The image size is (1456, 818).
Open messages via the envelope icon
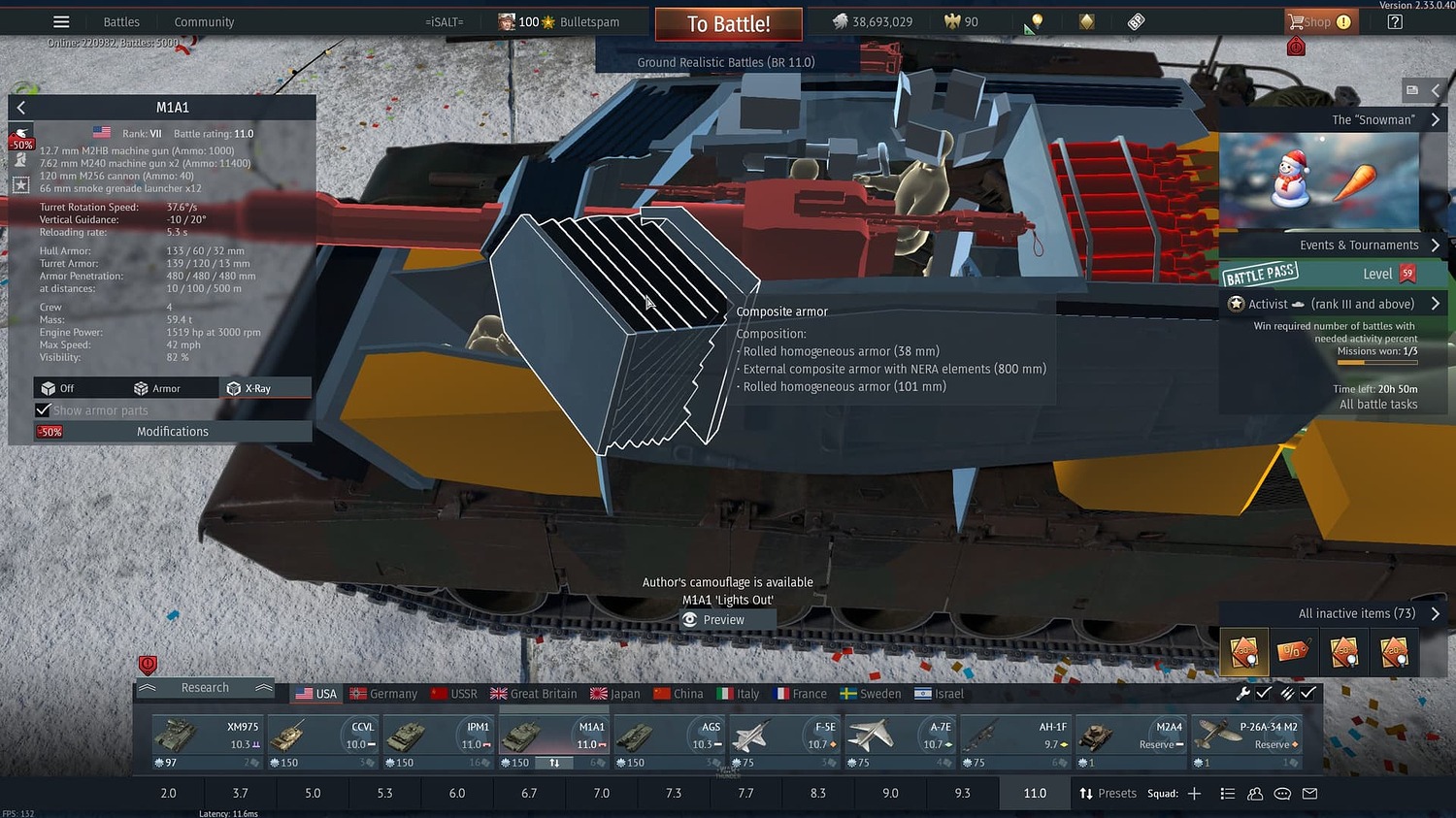tap(1309, 793)
